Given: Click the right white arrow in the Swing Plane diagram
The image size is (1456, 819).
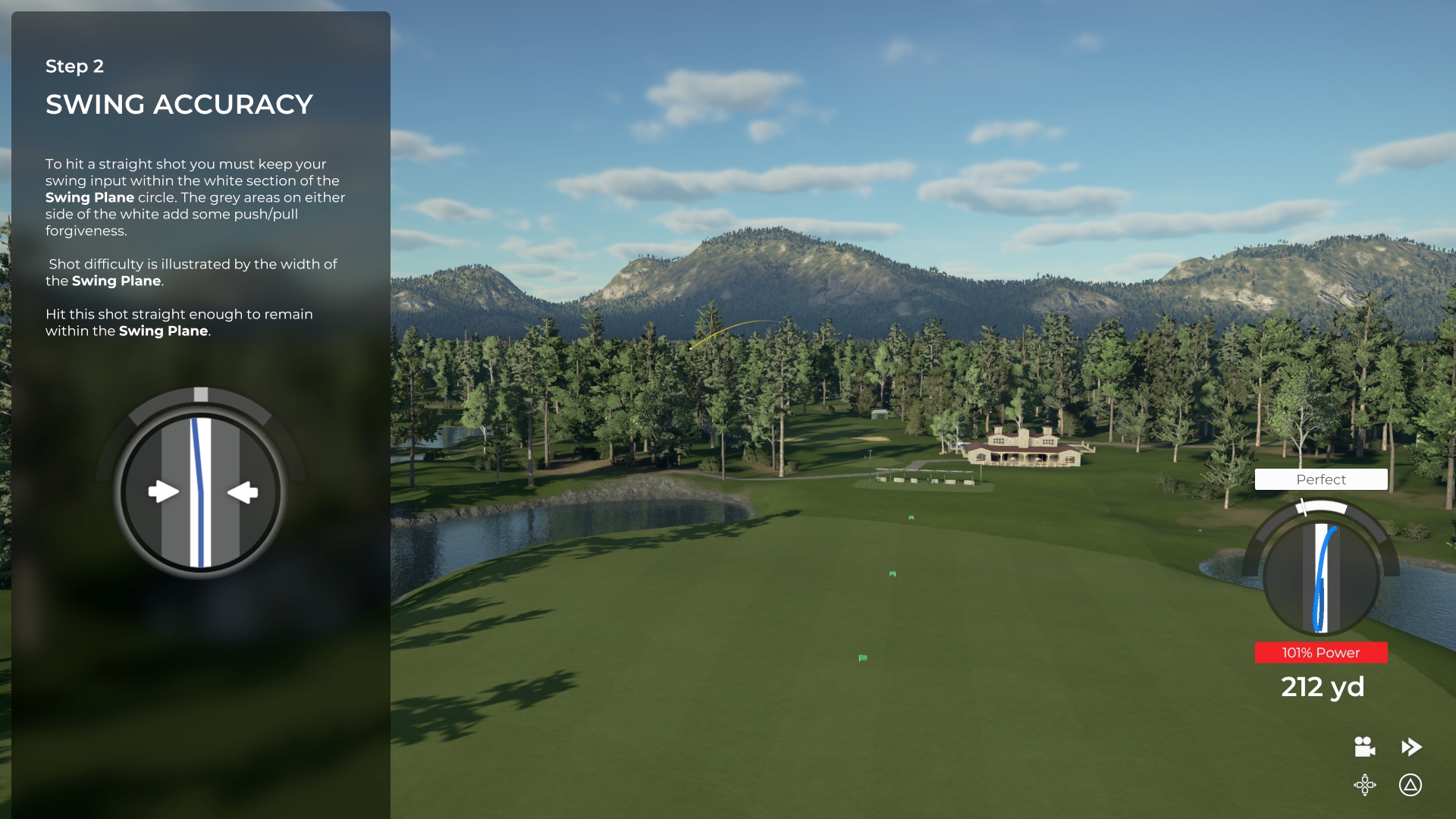Looking at the screenshot, I should (x=243, y=491).
